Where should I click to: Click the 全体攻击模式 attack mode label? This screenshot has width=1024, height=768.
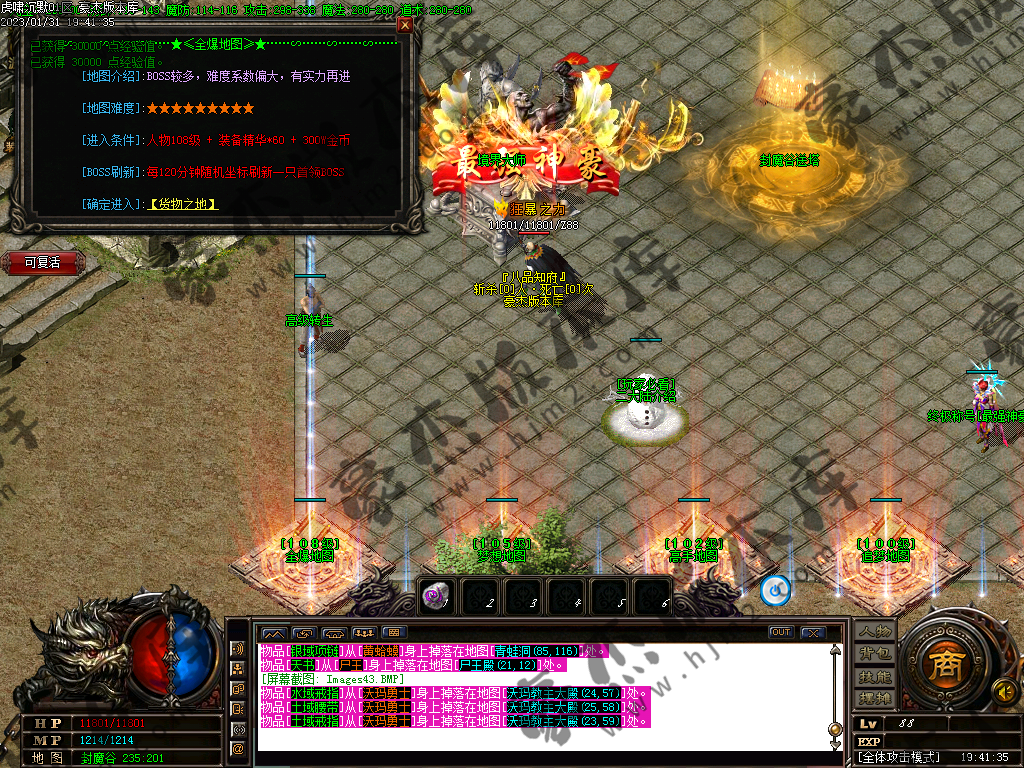point(900,758)
